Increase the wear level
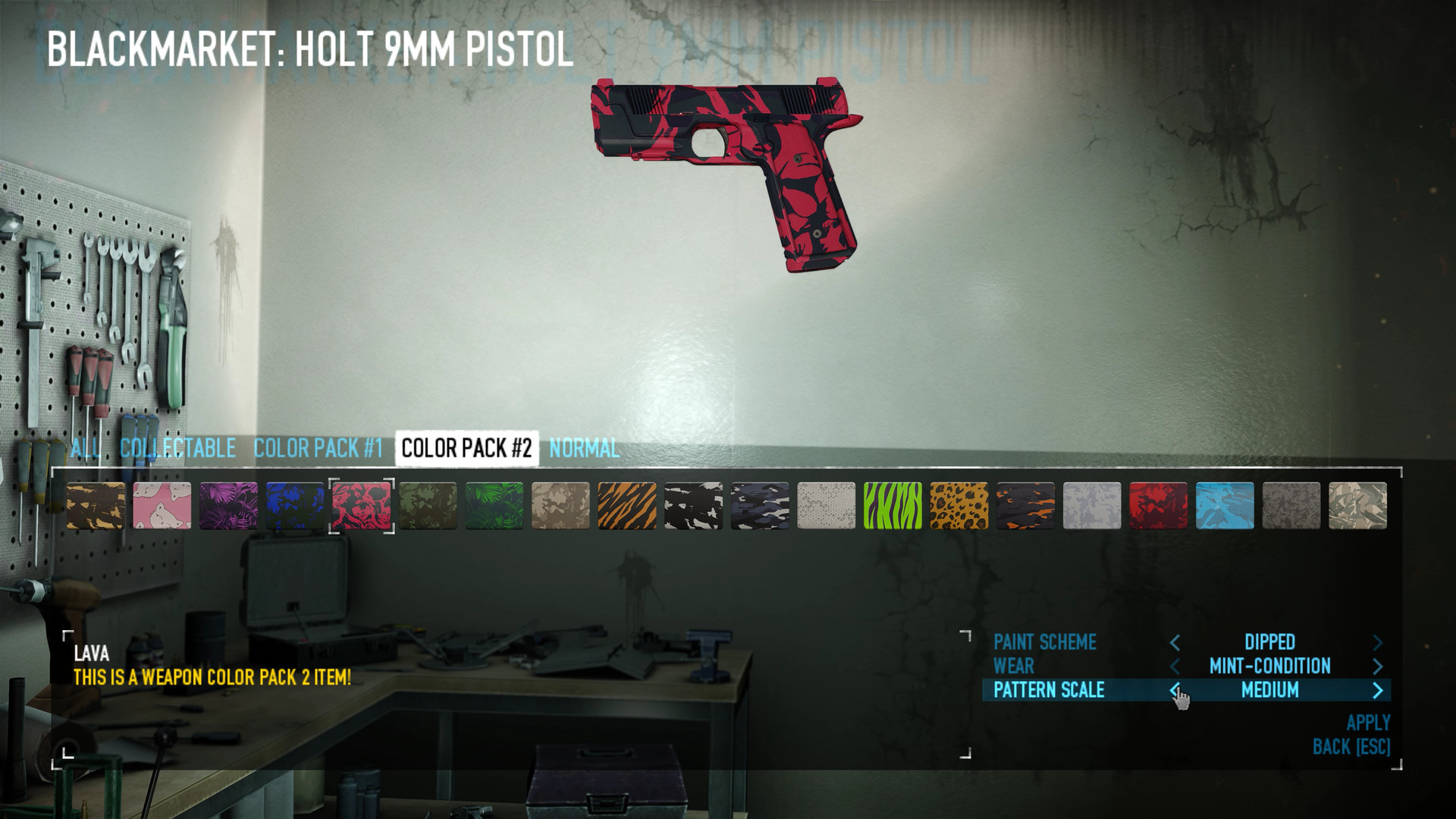Viewport: 1456px width, 819px height. point(1378,667)
